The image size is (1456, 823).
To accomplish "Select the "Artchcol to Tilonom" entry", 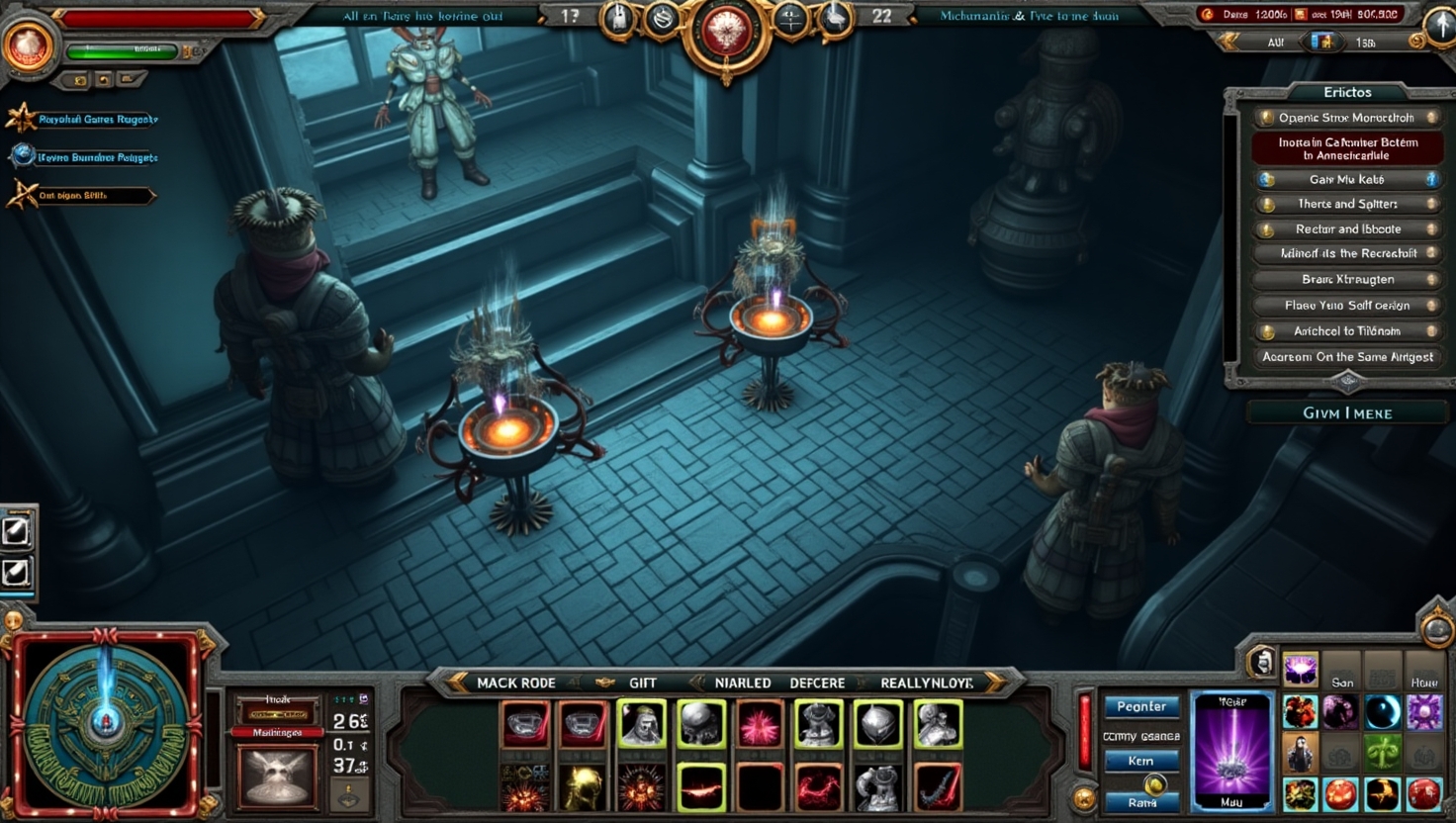I will click(1346, 331).
